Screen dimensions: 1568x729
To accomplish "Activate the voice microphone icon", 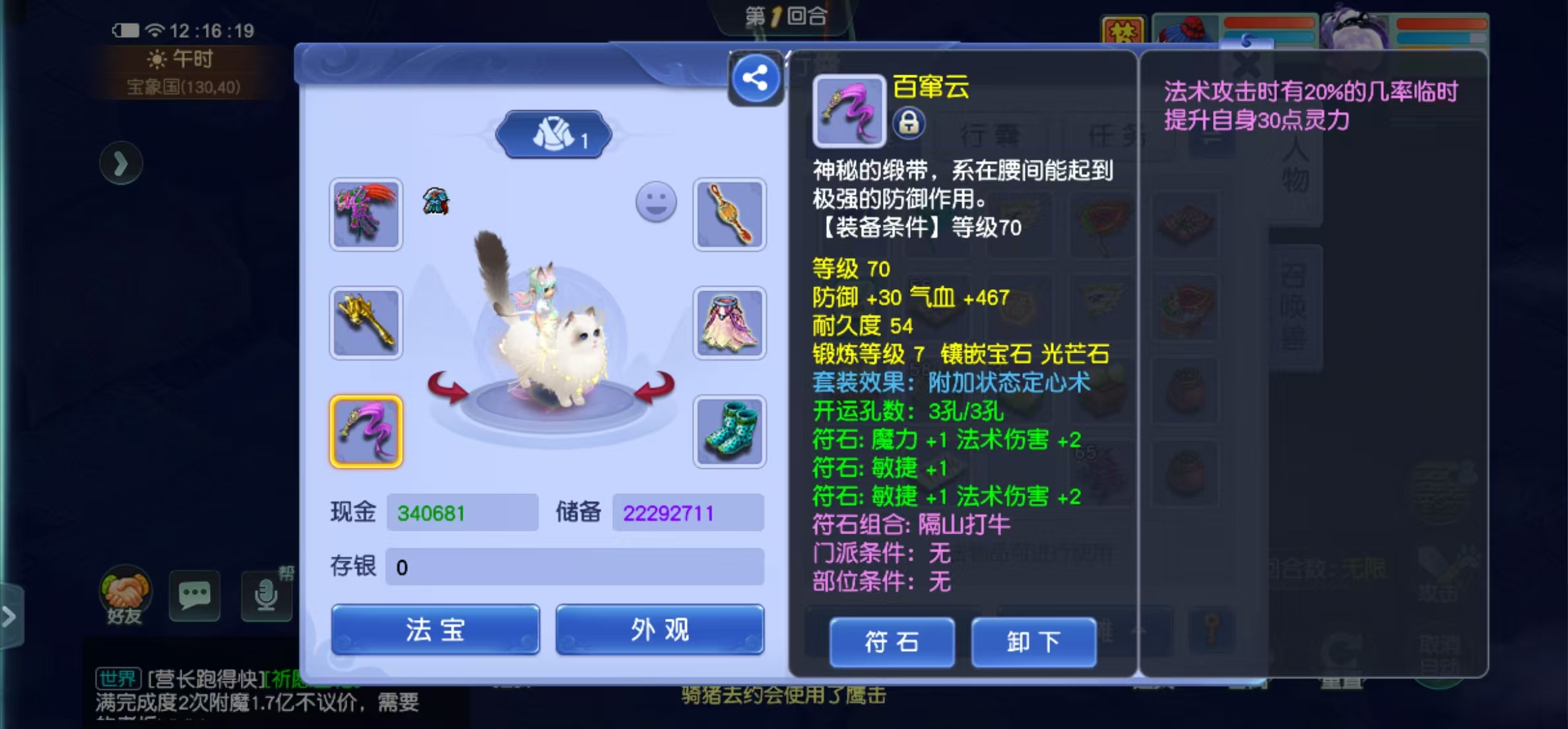I will [265, 595].
